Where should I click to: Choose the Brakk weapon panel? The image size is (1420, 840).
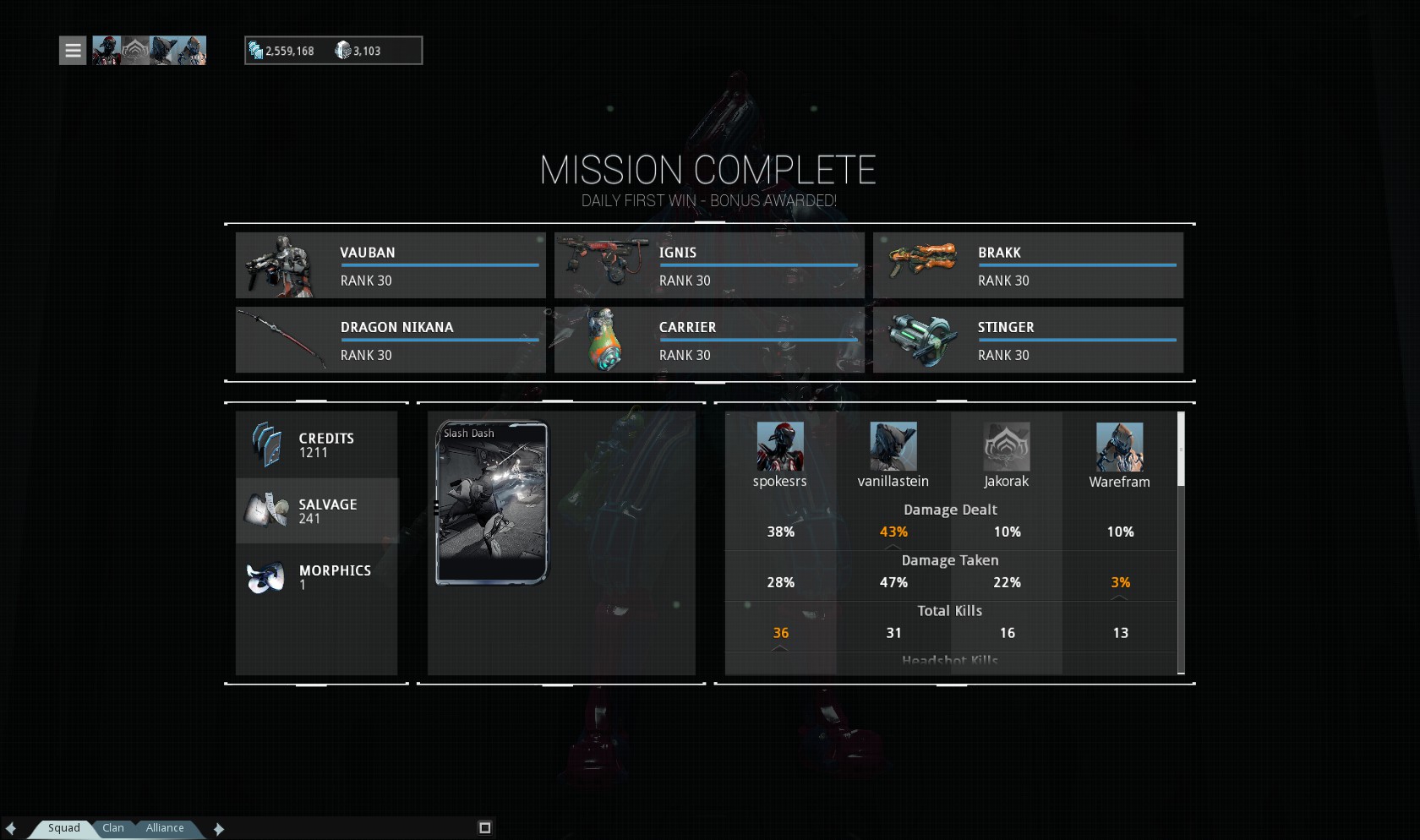[1028, 265]
